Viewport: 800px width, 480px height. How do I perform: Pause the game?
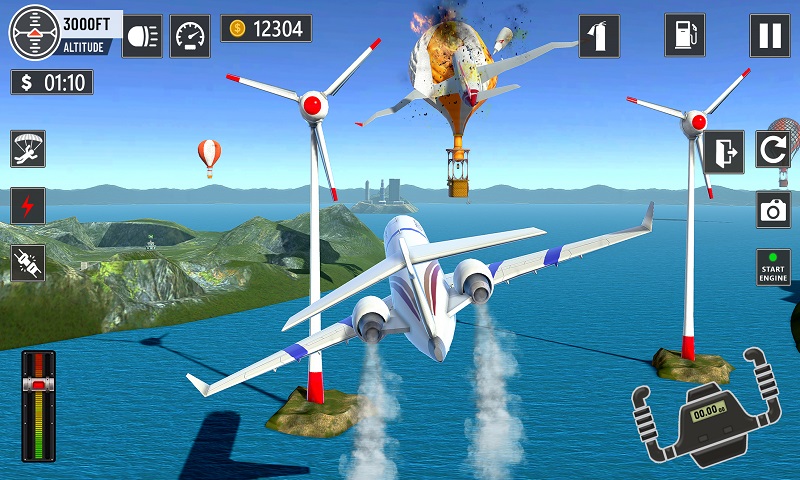pyautogui.click(x=769, y=36)
